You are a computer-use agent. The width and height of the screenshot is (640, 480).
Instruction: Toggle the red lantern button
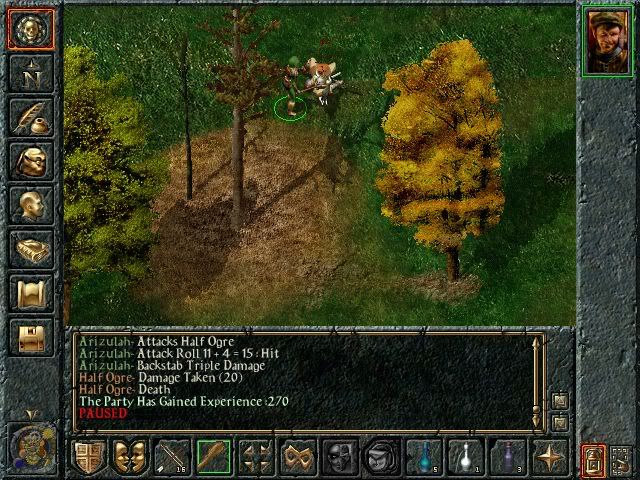(593, 459)
